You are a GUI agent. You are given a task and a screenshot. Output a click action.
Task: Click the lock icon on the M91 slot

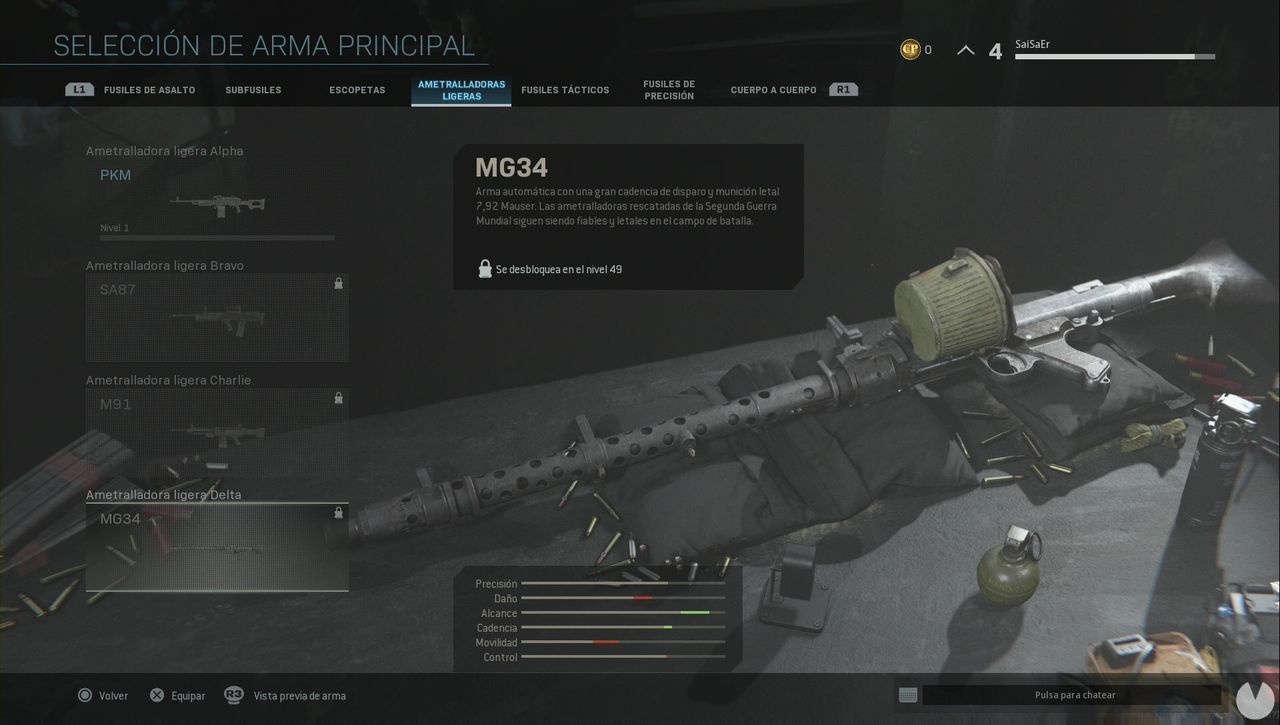pos(338,397)
